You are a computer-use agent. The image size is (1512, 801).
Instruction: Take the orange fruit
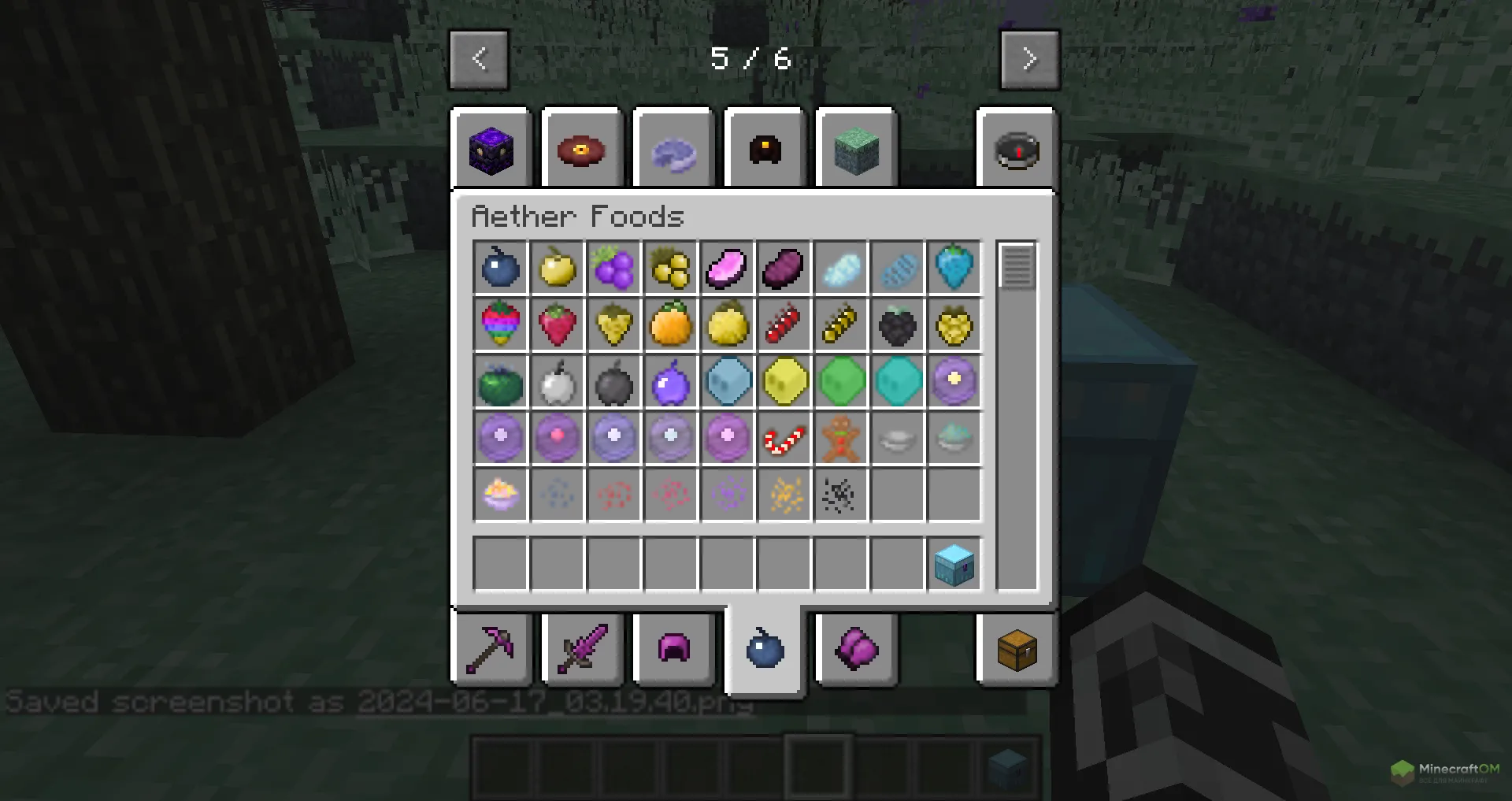671,324
